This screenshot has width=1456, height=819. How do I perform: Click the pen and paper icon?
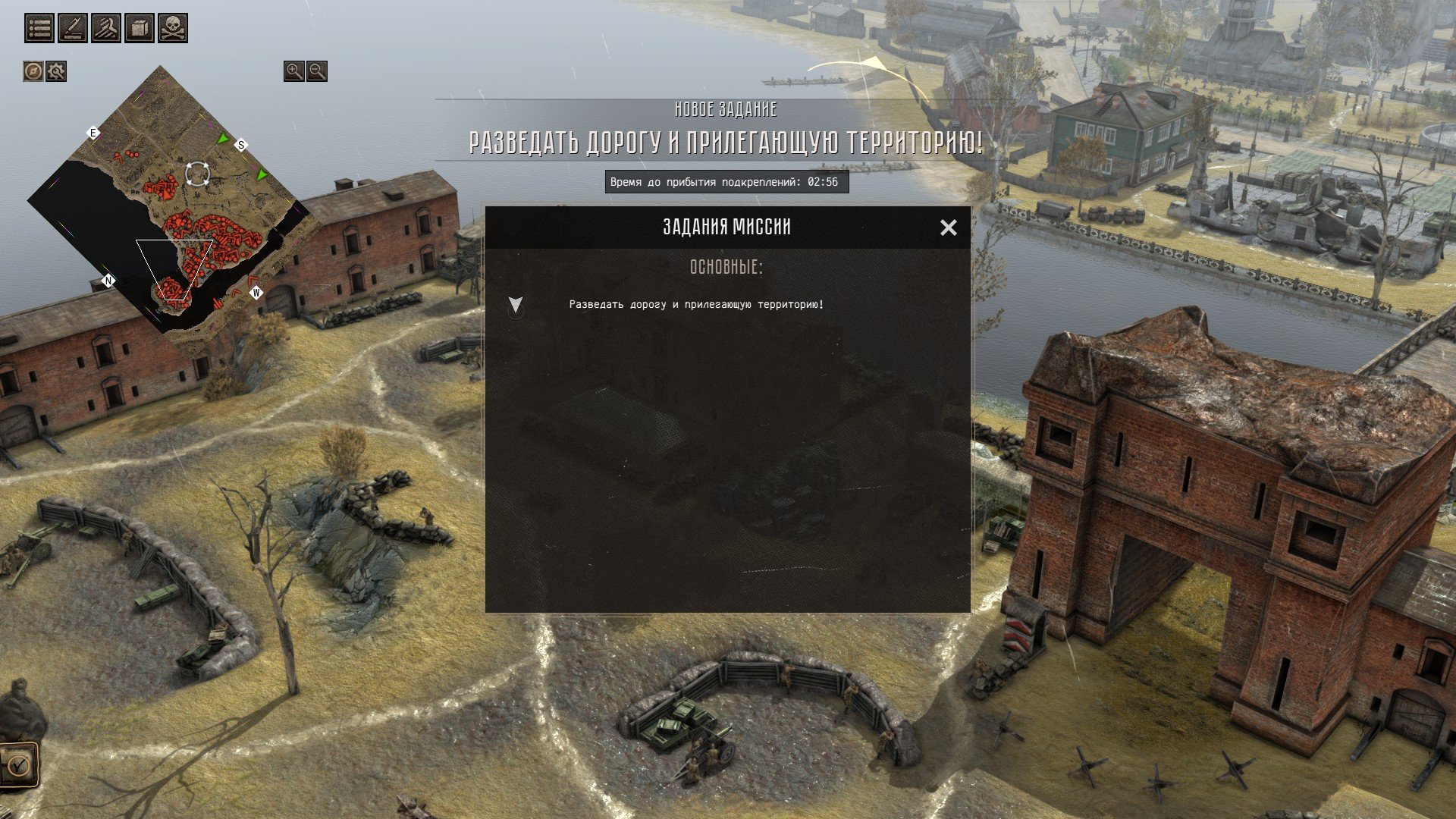(x=73, y=28)
